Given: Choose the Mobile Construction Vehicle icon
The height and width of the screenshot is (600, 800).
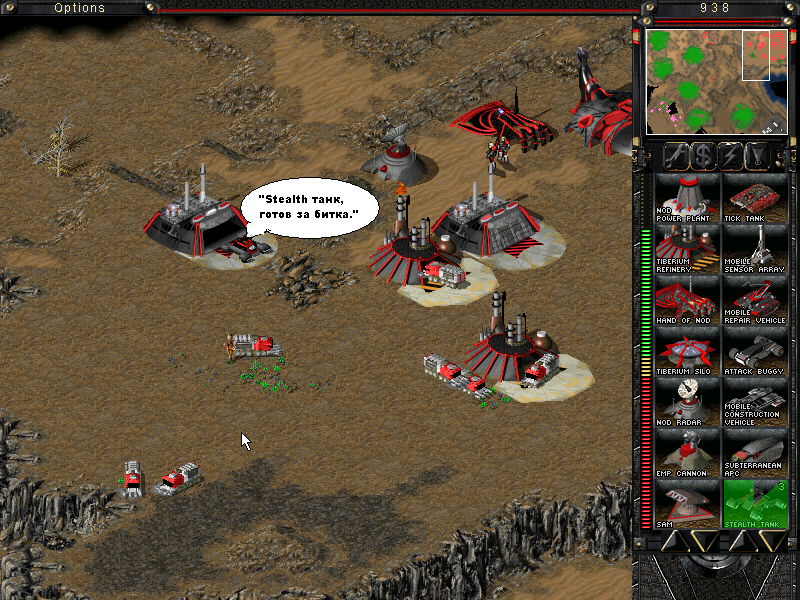Looking at the screenshot, I should point(754,400).
